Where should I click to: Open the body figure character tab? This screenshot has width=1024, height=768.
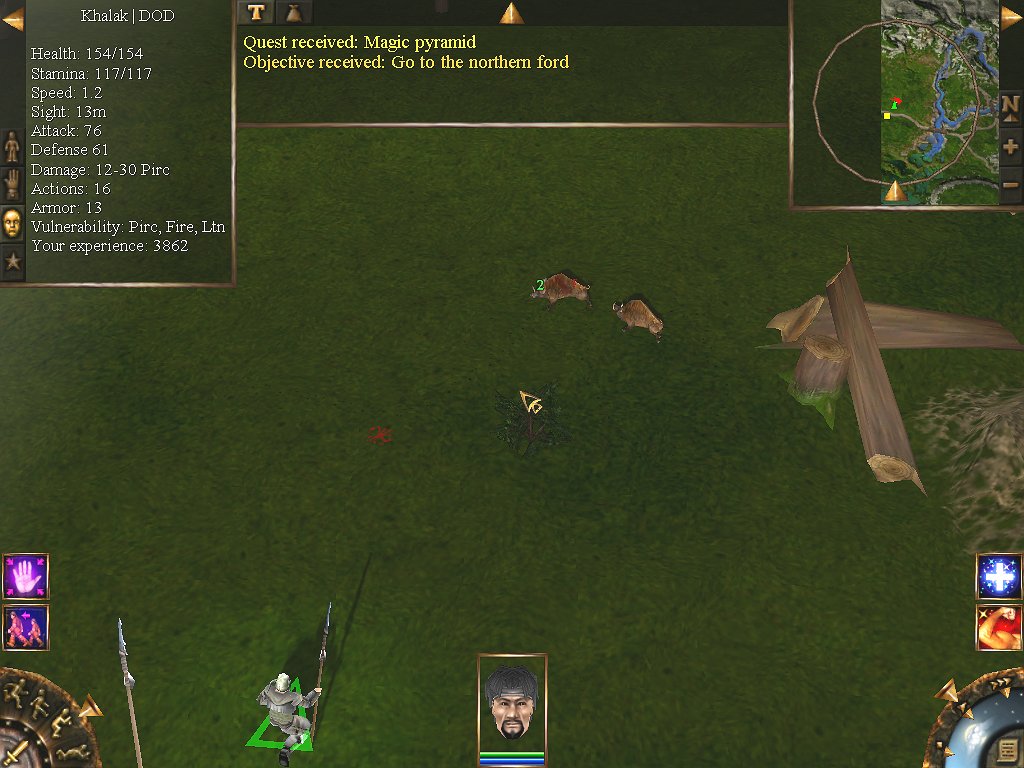tap(12, 146)
